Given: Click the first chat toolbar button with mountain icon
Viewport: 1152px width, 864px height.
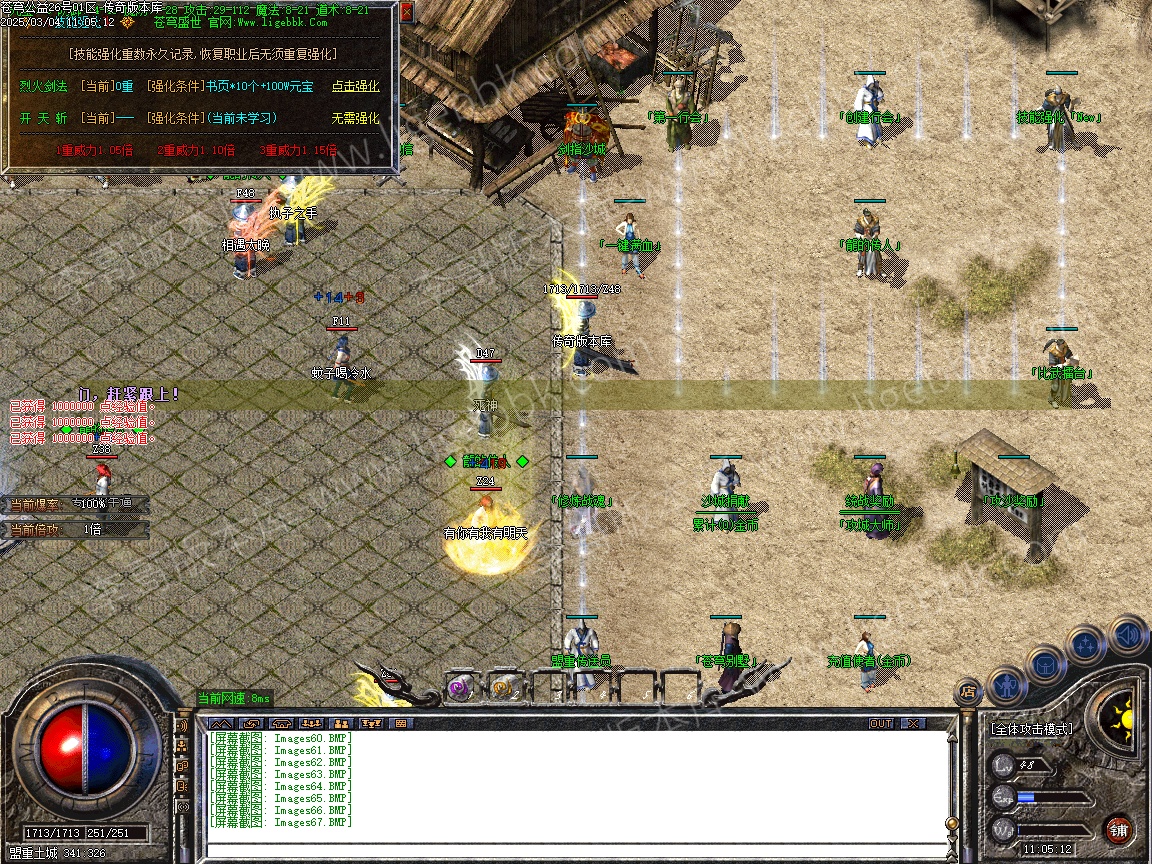Looking at the screenshot, I should pos(221,723).
